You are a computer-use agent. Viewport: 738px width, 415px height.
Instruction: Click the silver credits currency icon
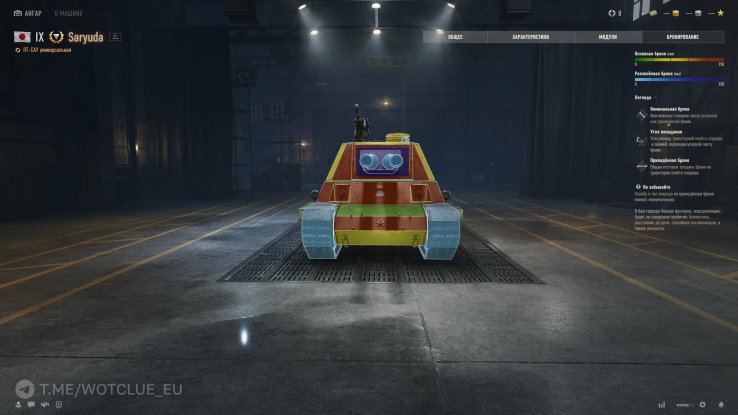(699, 13)
